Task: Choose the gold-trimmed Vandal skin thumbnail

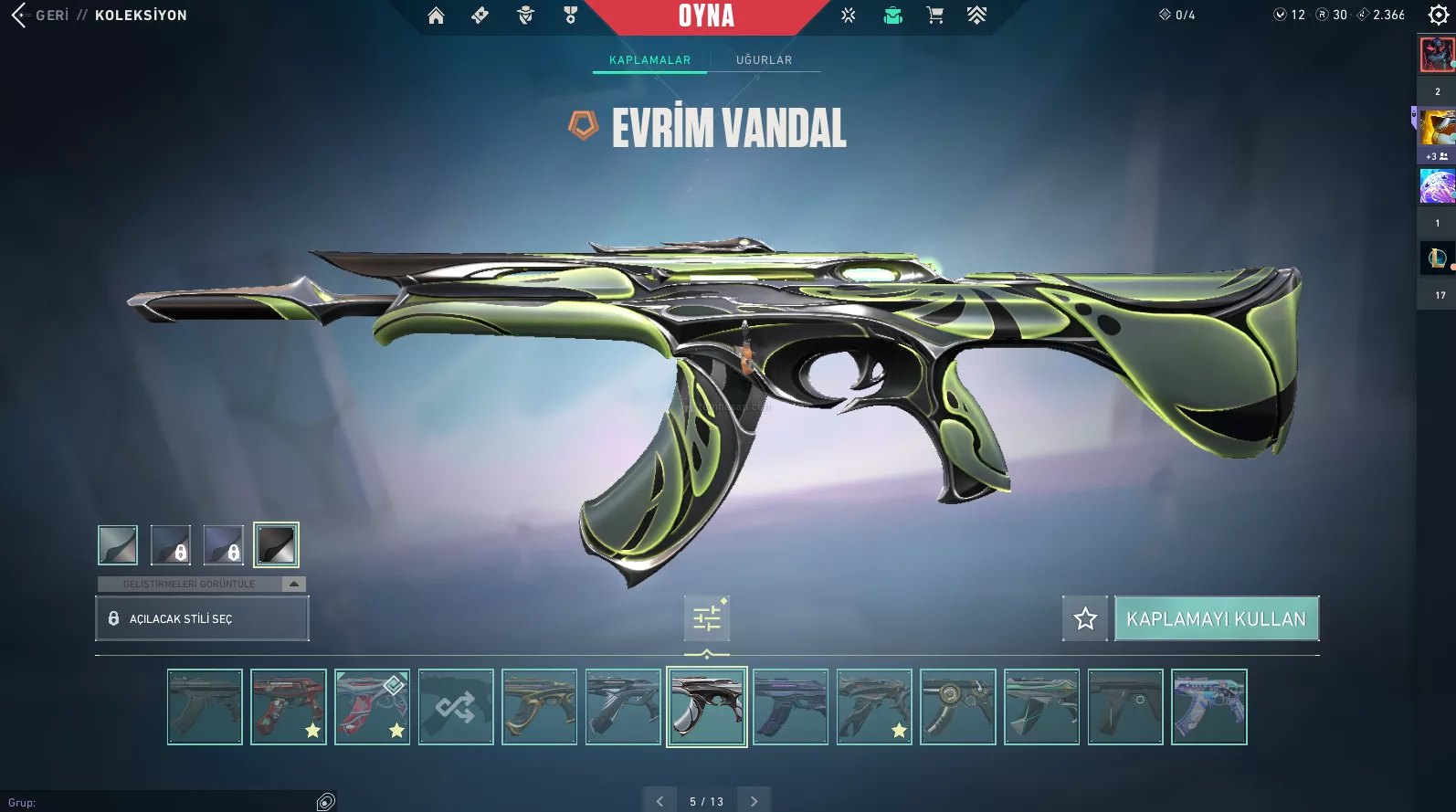Action: coord(539,707)
